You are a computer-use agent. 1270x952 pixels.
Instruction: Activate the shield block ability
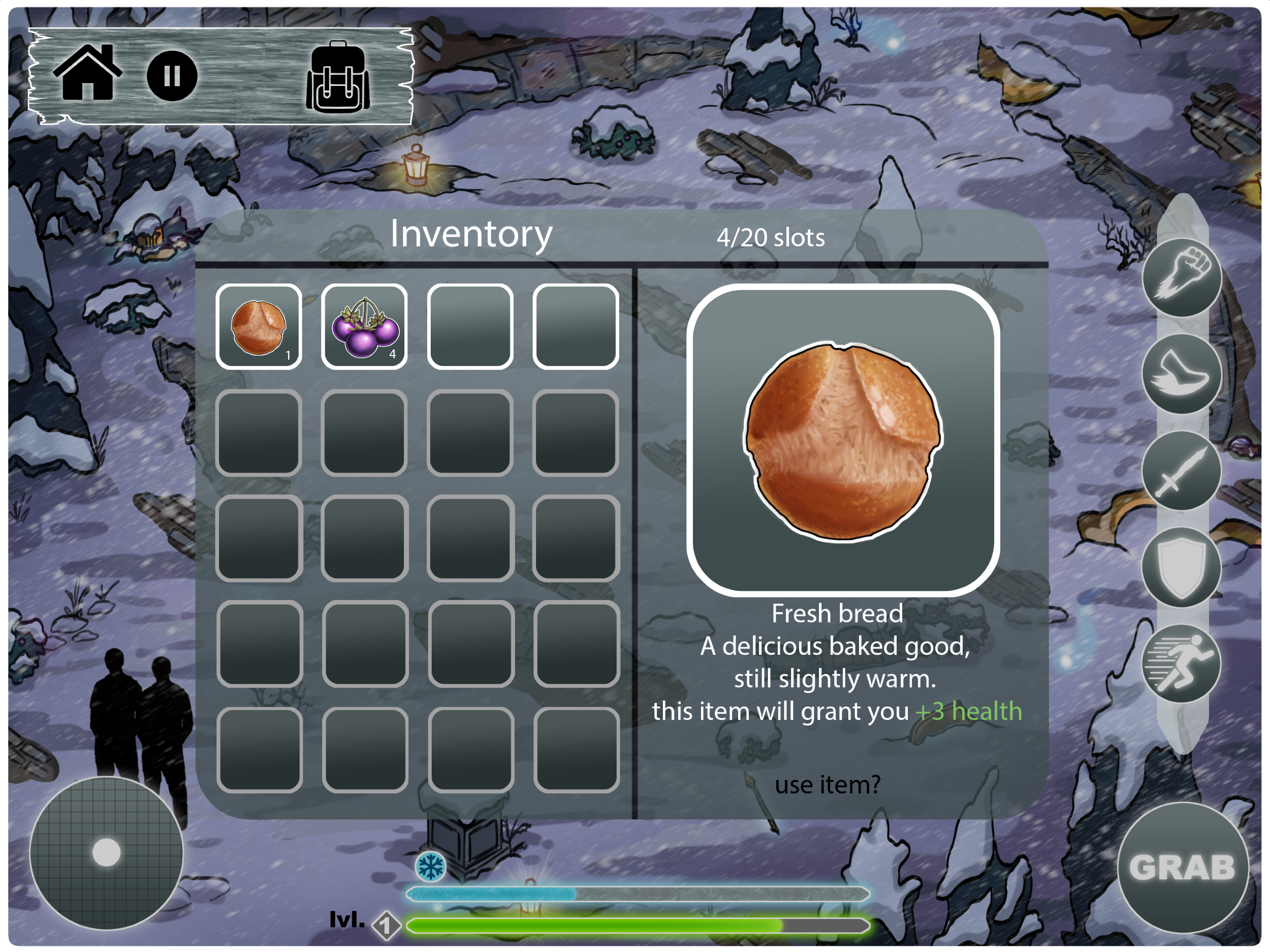(x=1182, y=567)
